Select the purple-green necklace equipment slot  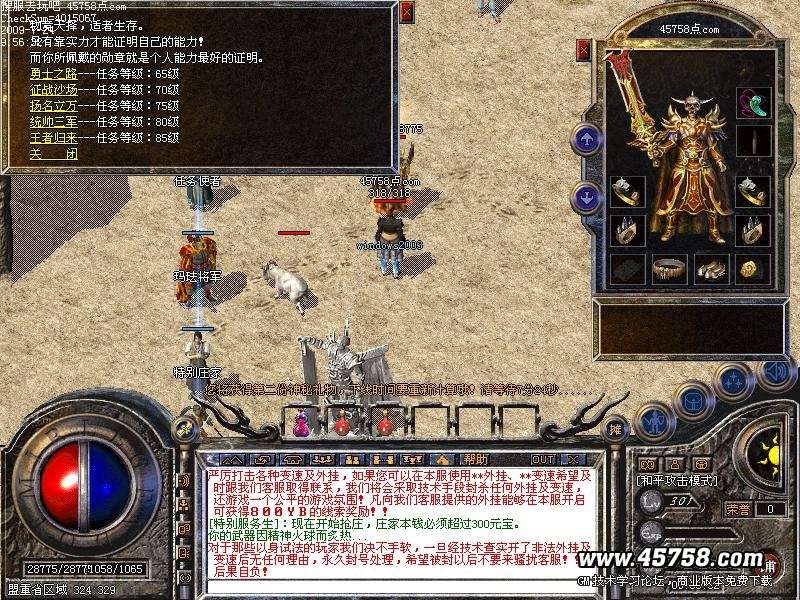click(752, 102)
